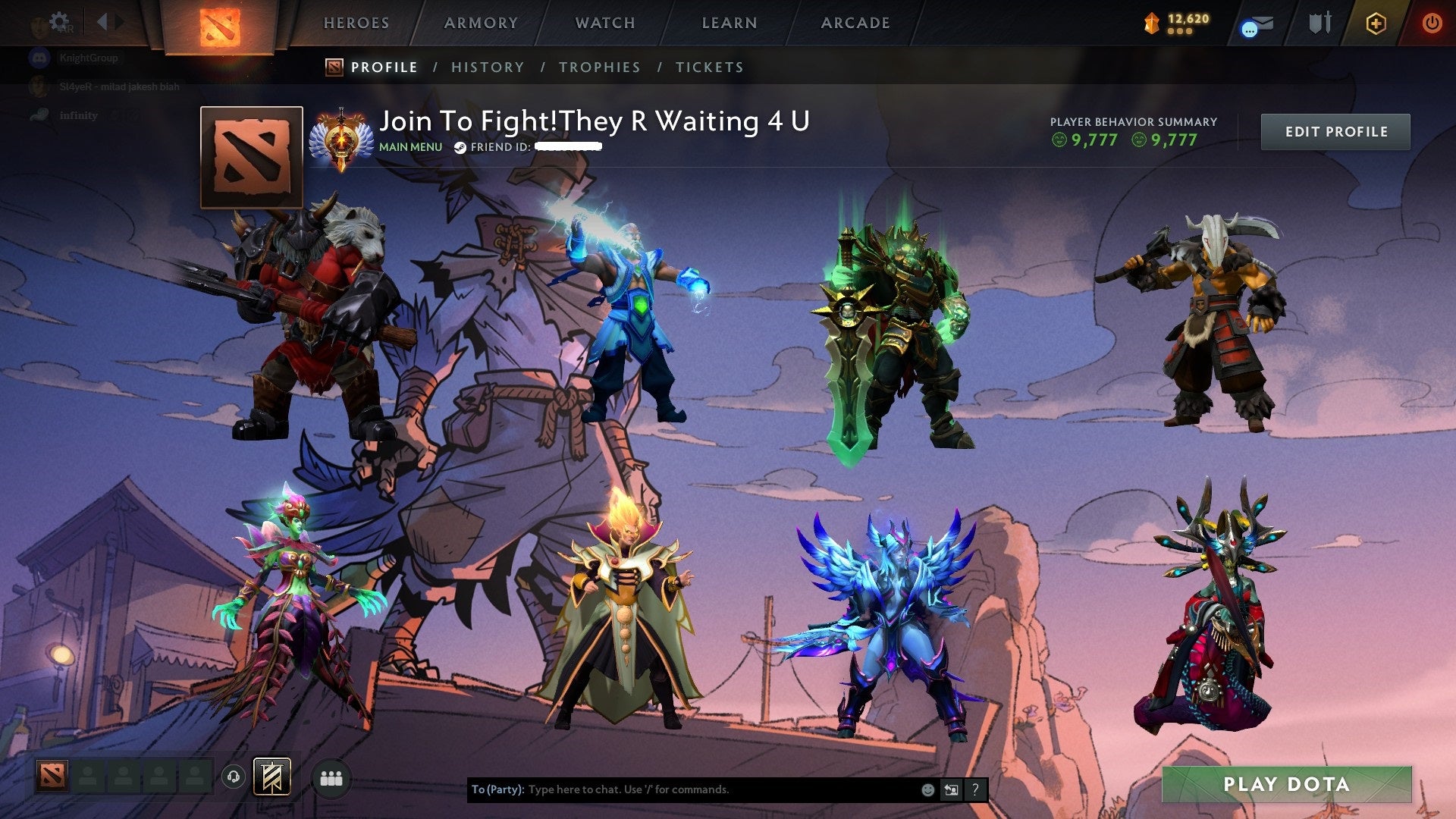
Task: Click the green behavior score 9,777
Action: point(1094,140)
